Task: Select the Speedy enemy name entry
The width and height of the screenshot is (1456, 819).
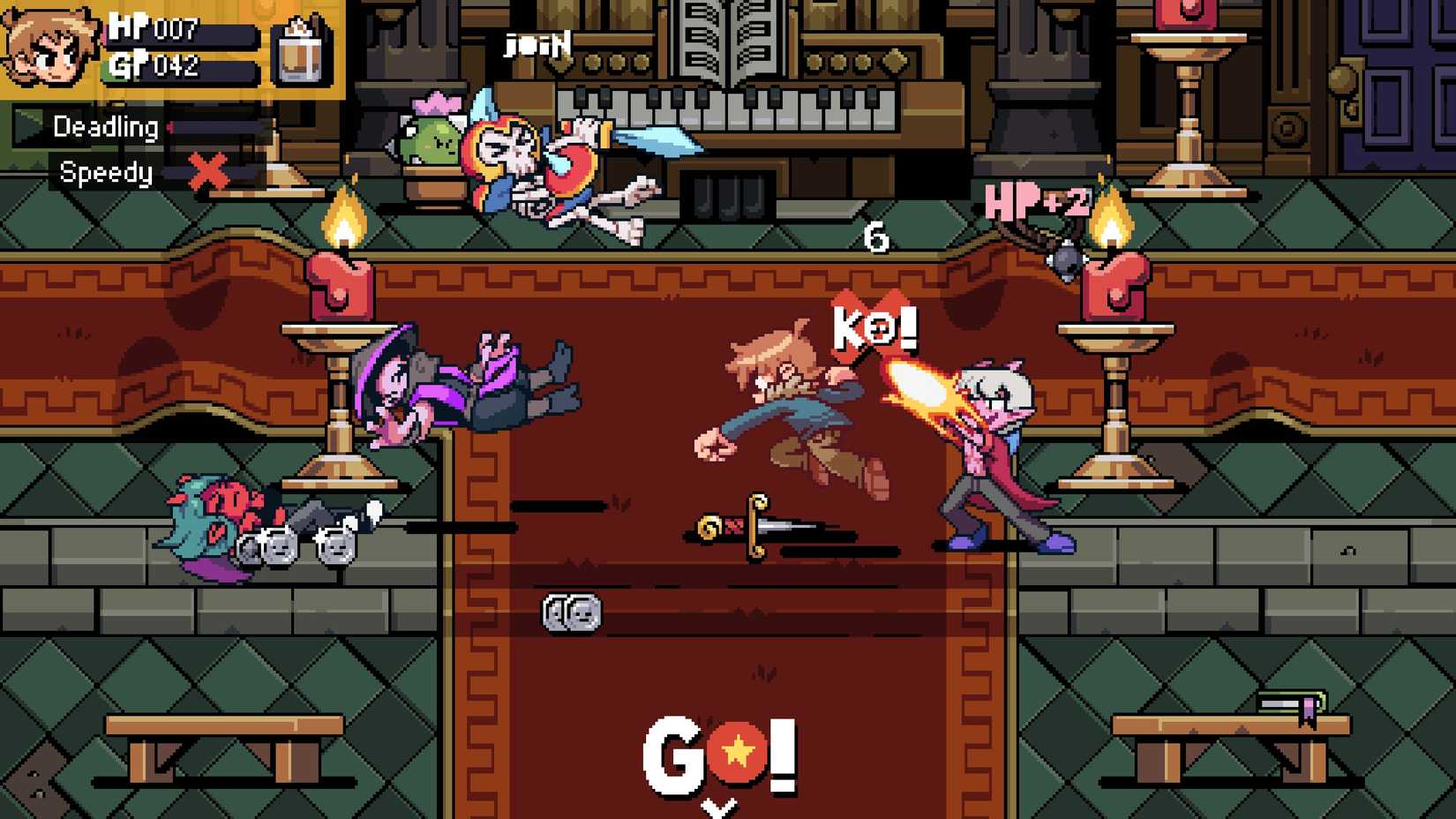Action: click(106, 174)
